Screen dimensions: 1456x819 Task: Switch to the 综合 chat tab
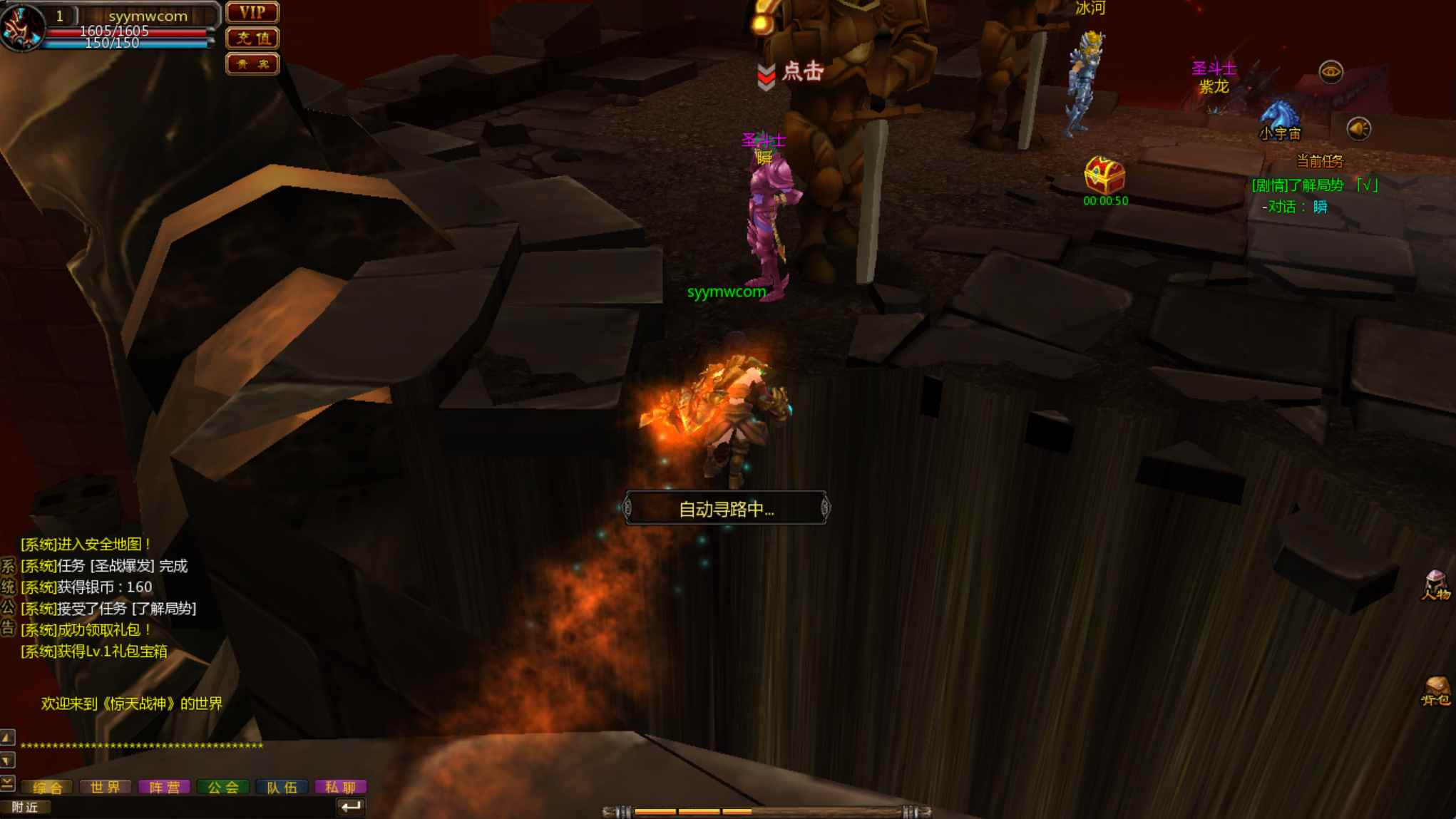click(48, 787)
